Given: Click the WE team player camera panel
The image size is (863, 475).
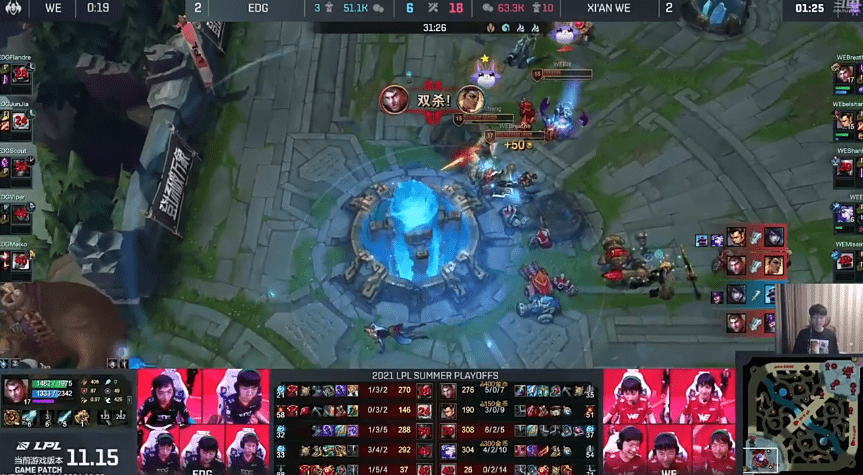Looking at the screenshot, I should pyautogui.click(x=667, y=422).
